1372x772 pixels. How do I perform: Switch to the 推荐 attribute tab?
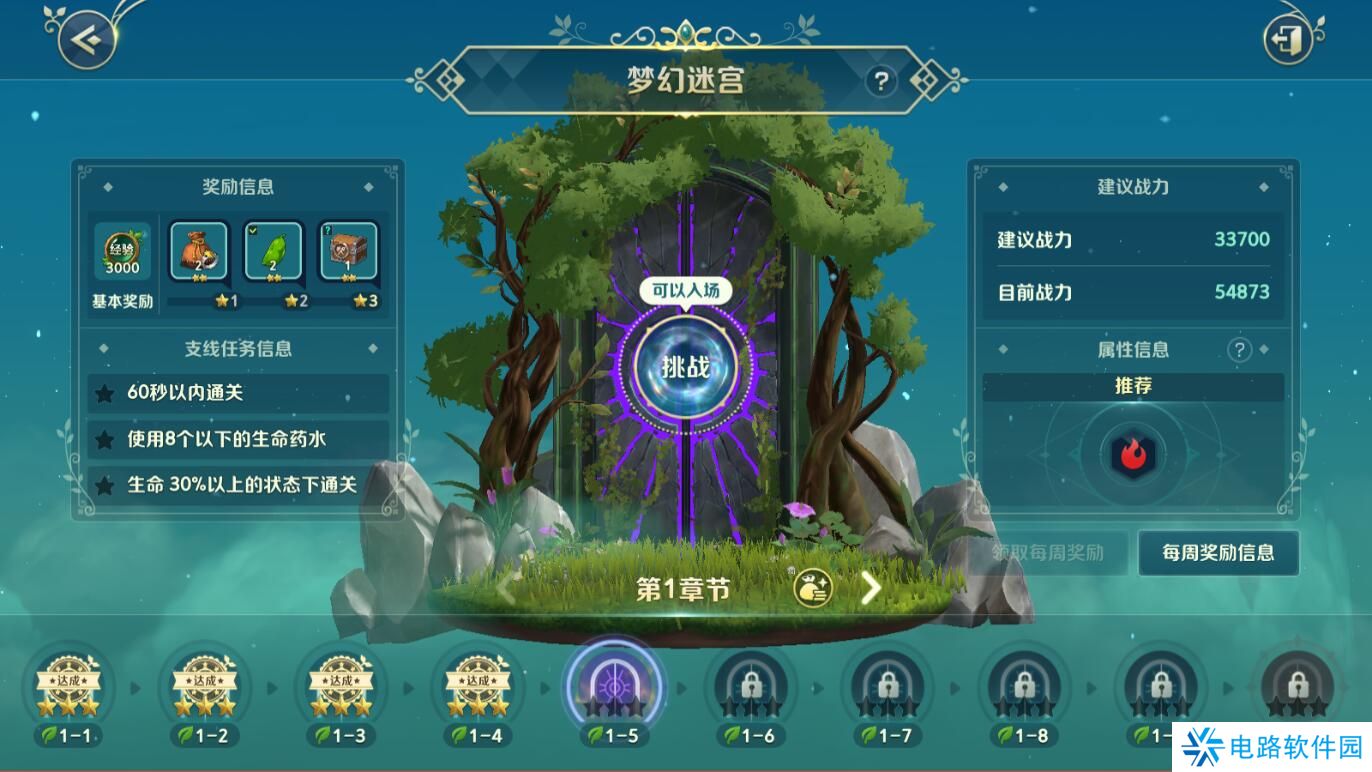pos(1134,387)
